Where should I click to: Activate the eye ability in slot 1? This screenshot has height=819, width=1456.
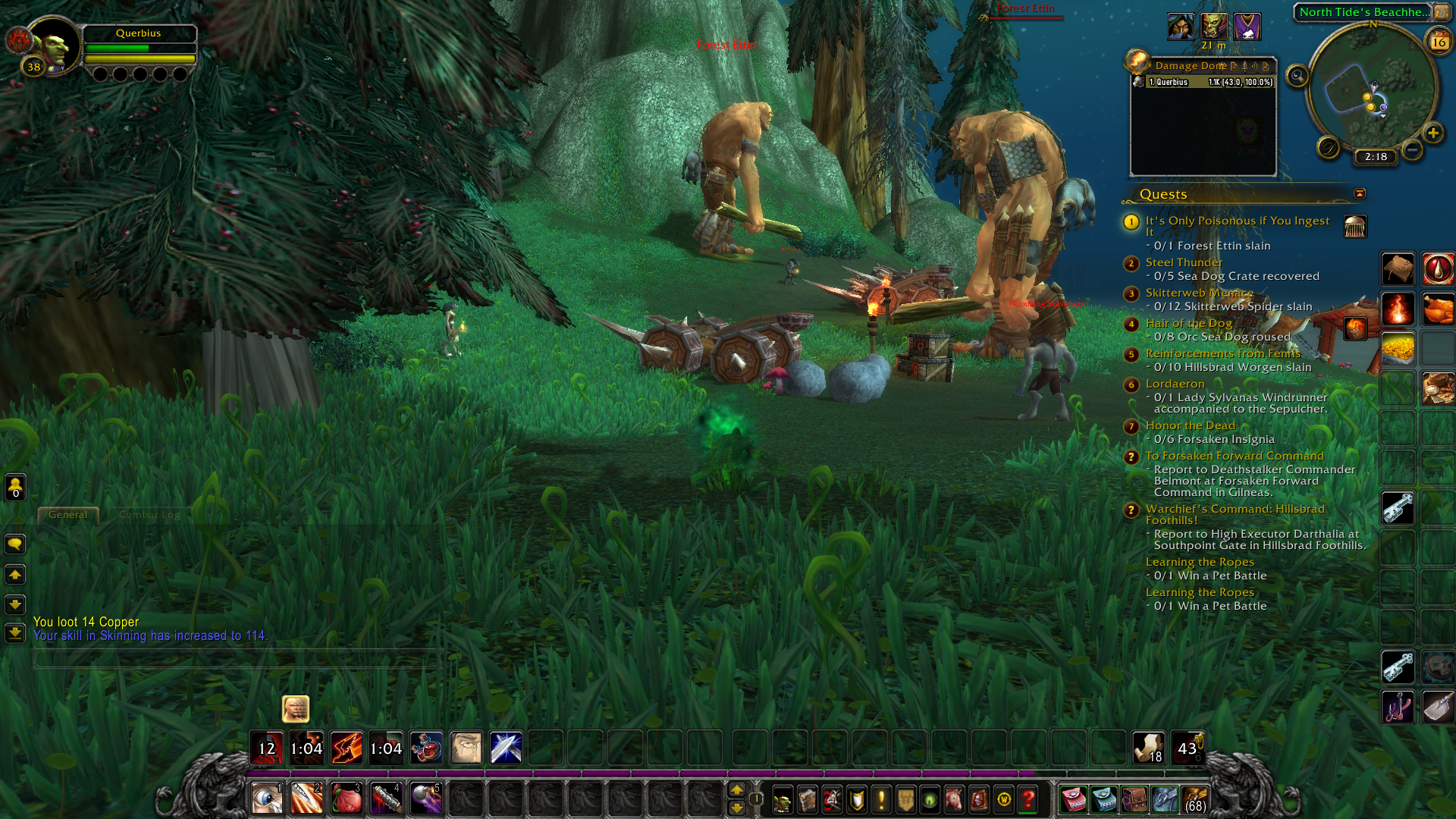[x=267, y=799]
